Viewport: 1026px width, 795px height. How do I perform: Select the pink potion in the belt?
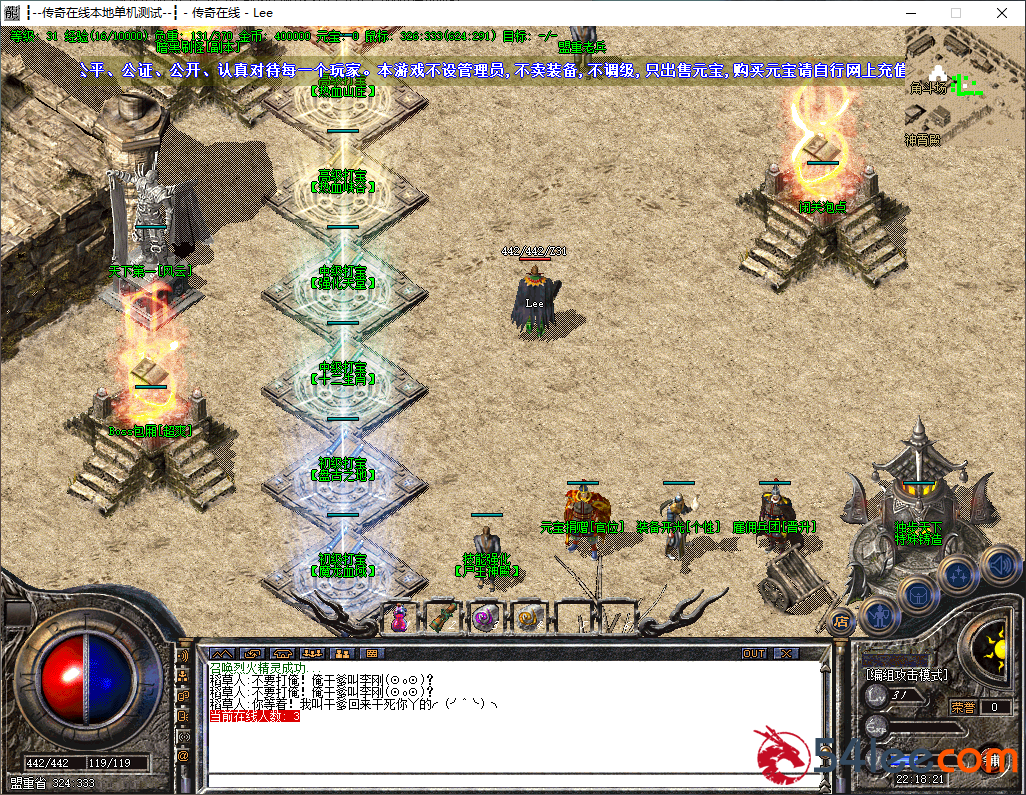point(399,618)
